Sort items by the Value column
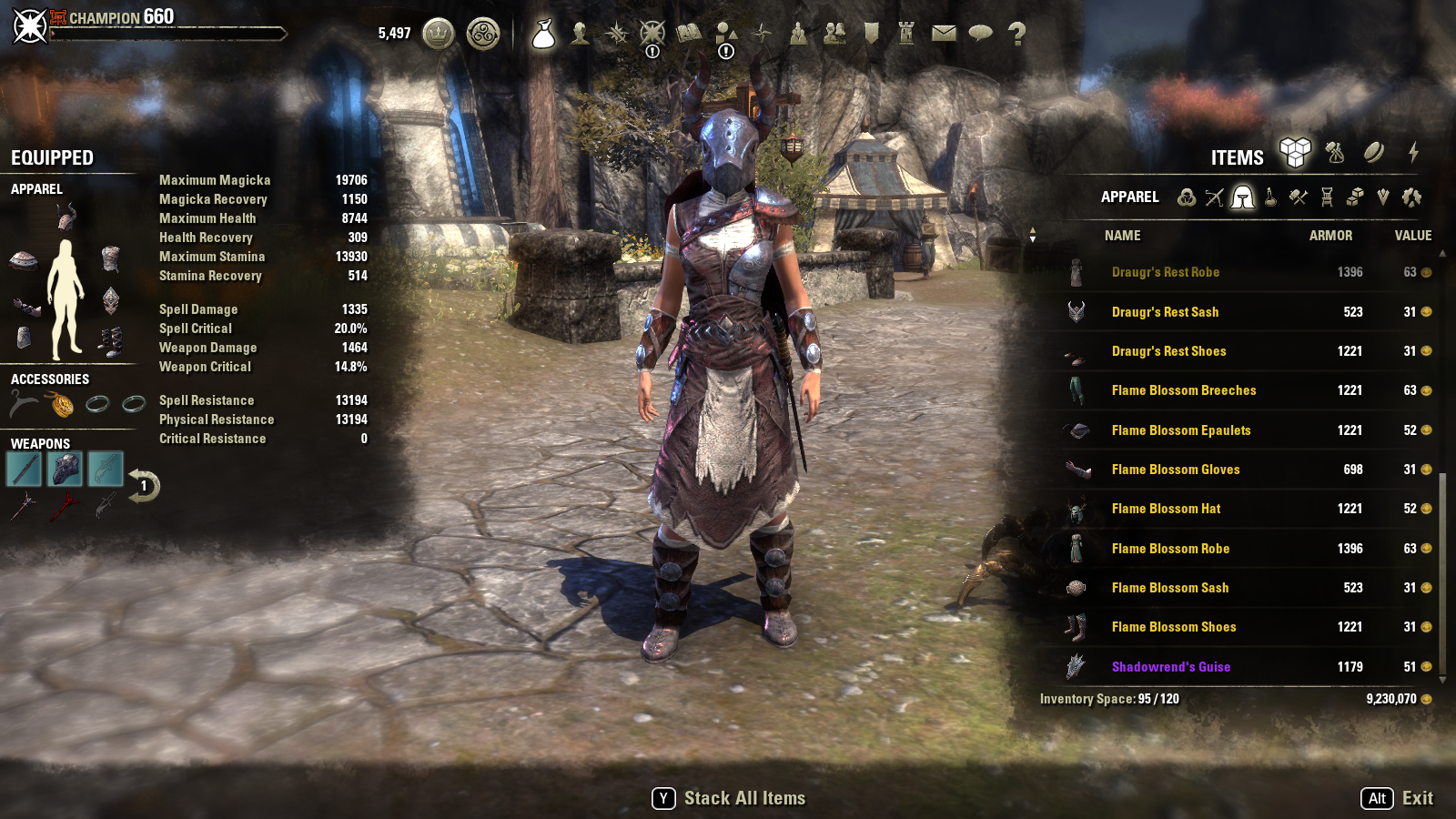The image size is (1456, 819). tap(1412, 236)
